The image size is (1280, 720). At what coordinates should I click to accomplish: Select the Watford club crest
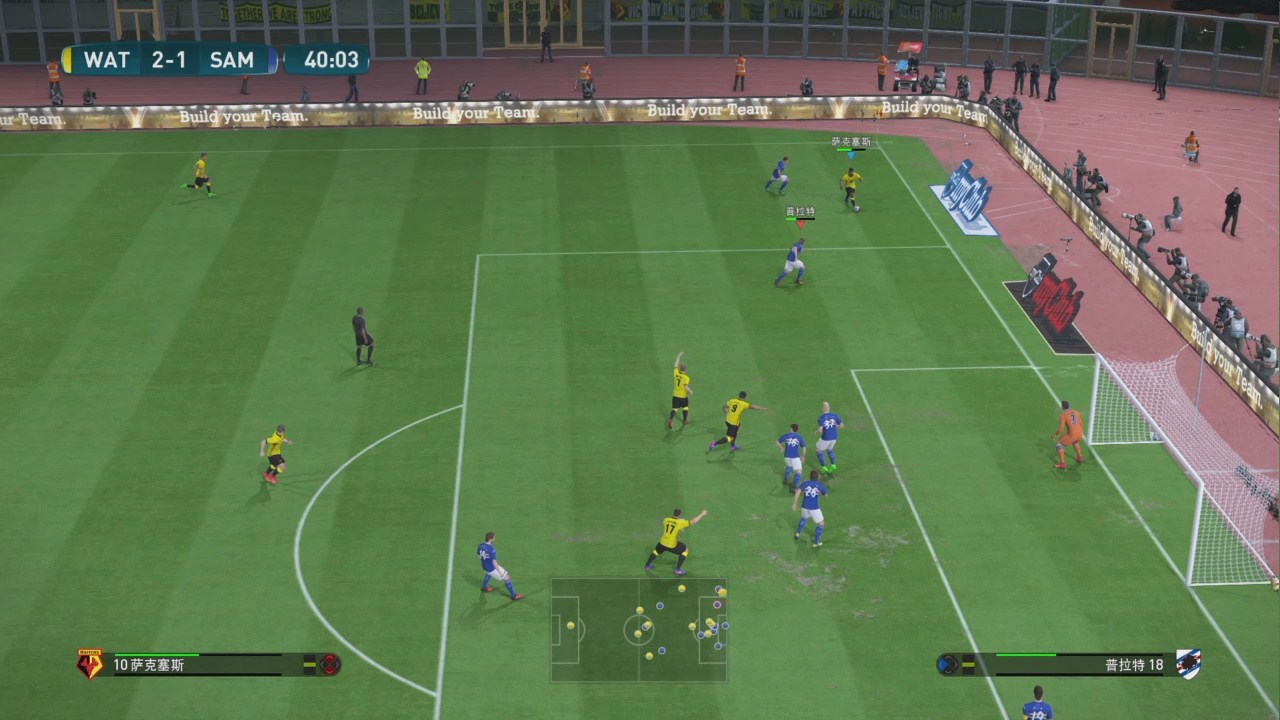click(x=90, y=664)
